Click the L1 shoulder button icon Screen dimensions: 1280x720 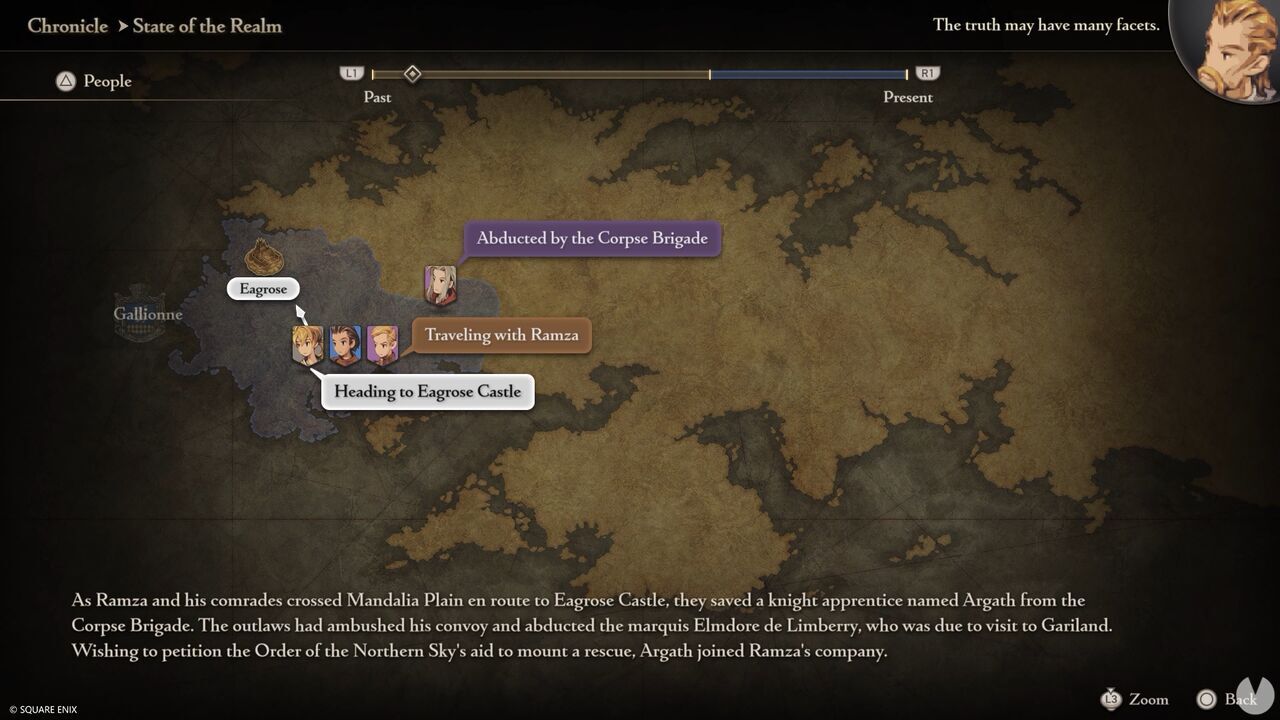pyautogui.click(x=351, y=73)
